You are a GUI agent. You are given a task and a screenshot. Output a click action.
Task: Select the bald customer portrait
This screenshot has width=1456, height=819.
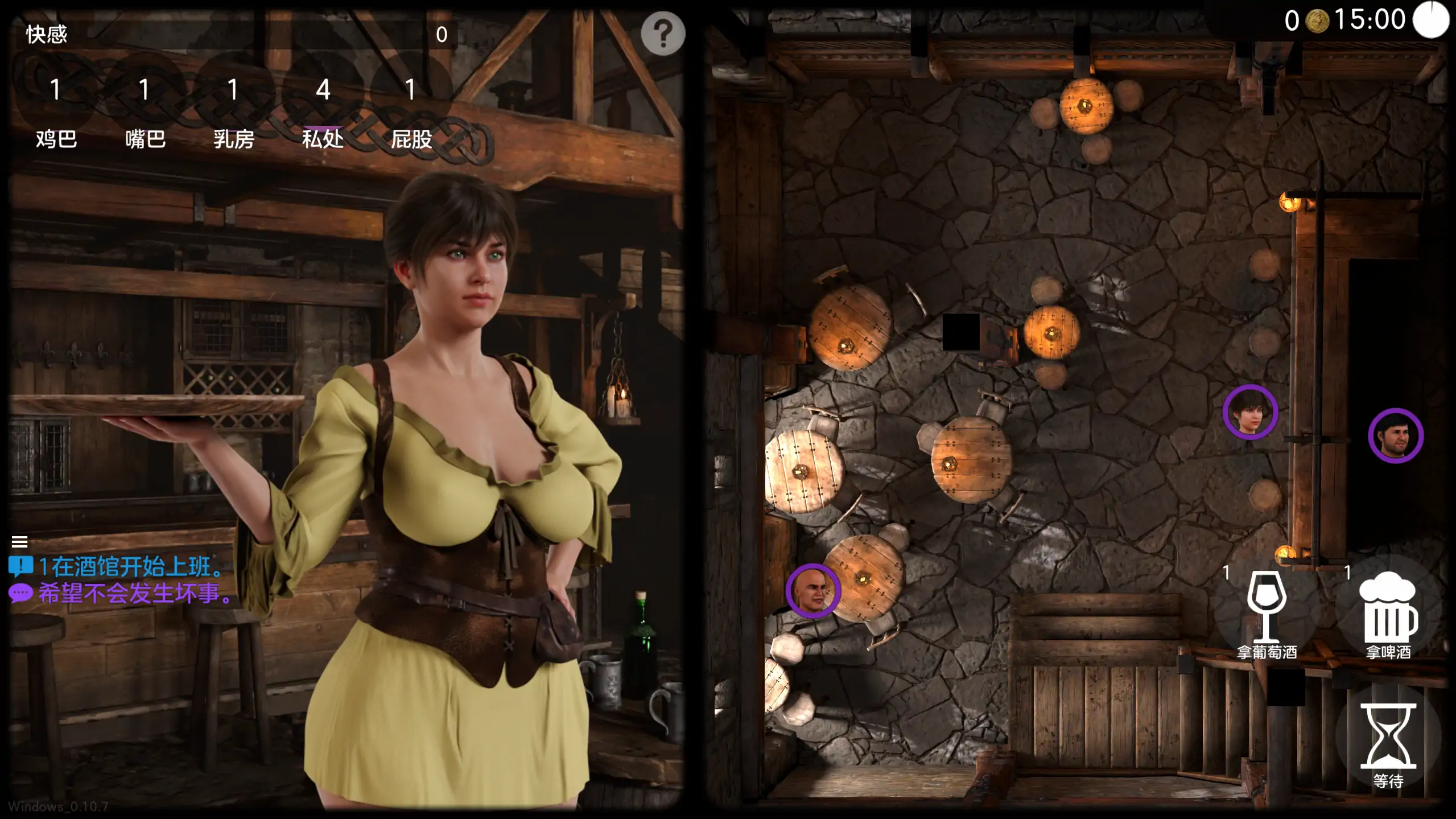812,591
